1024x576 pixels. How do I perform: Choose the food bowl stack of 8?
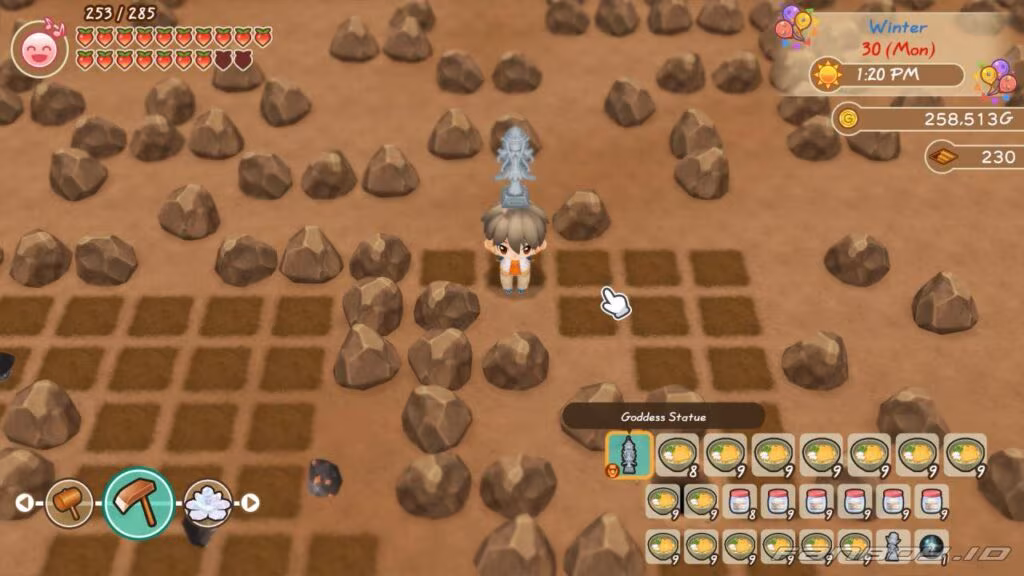tap(677, 455)
